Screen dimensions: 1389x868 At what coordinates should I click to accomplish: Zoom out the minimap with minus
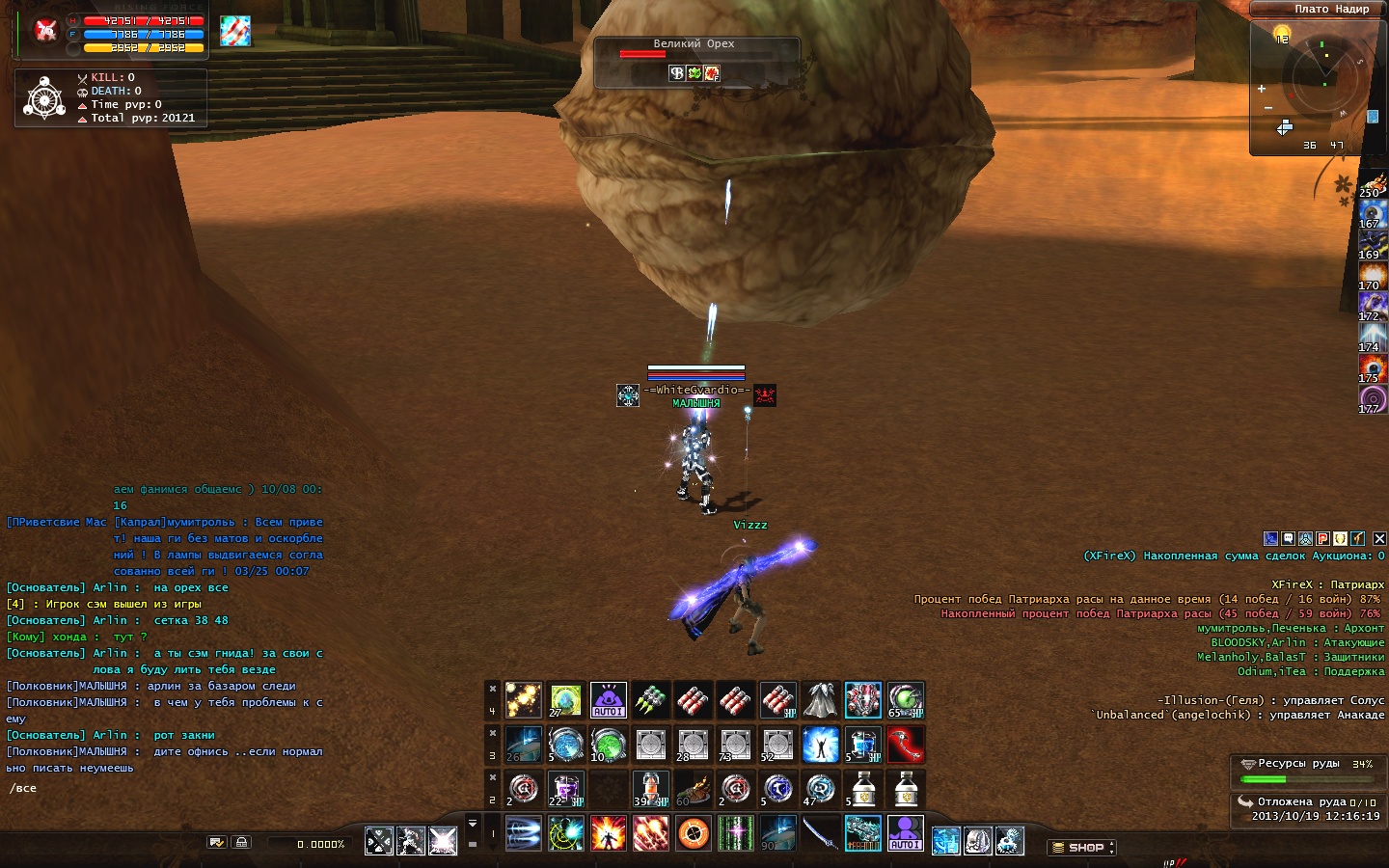click(1267, 108)
